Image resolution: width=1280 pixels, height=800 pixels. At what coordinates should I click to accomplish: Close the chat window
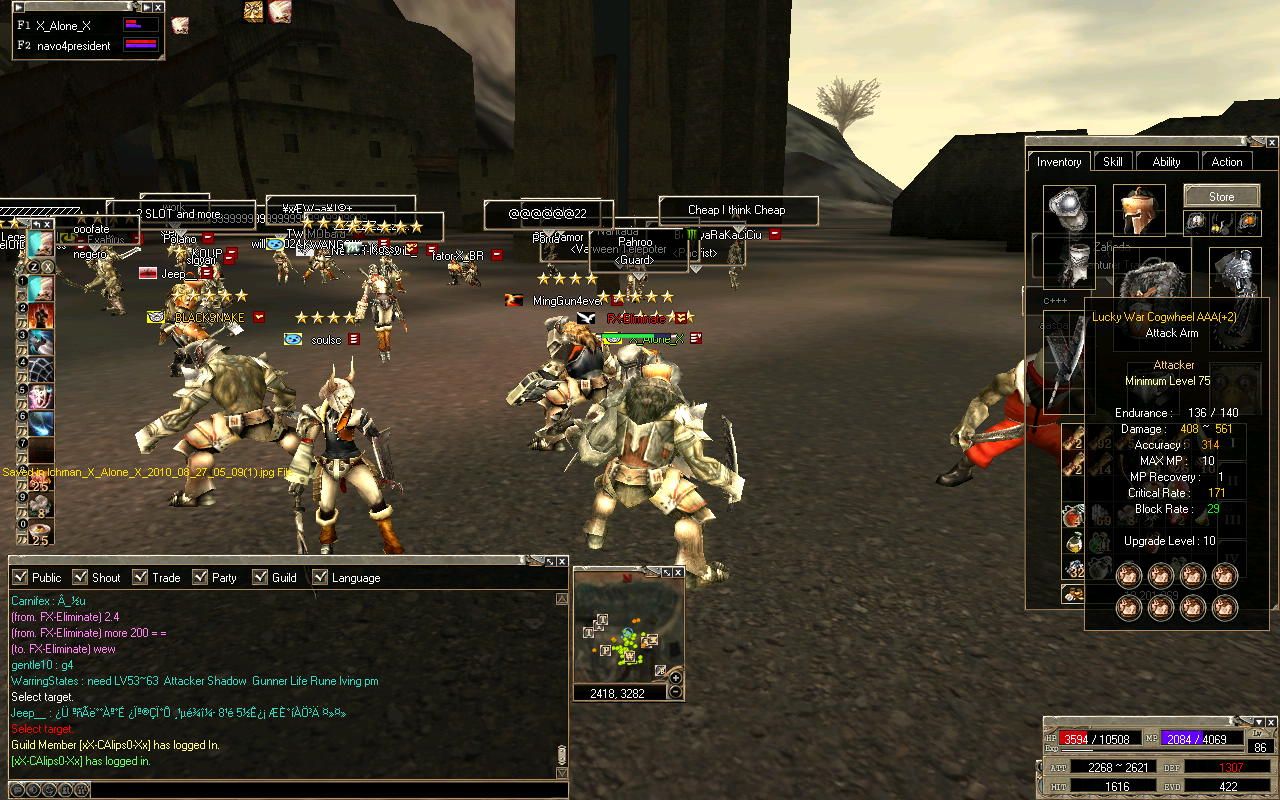(x=562, y=562)
